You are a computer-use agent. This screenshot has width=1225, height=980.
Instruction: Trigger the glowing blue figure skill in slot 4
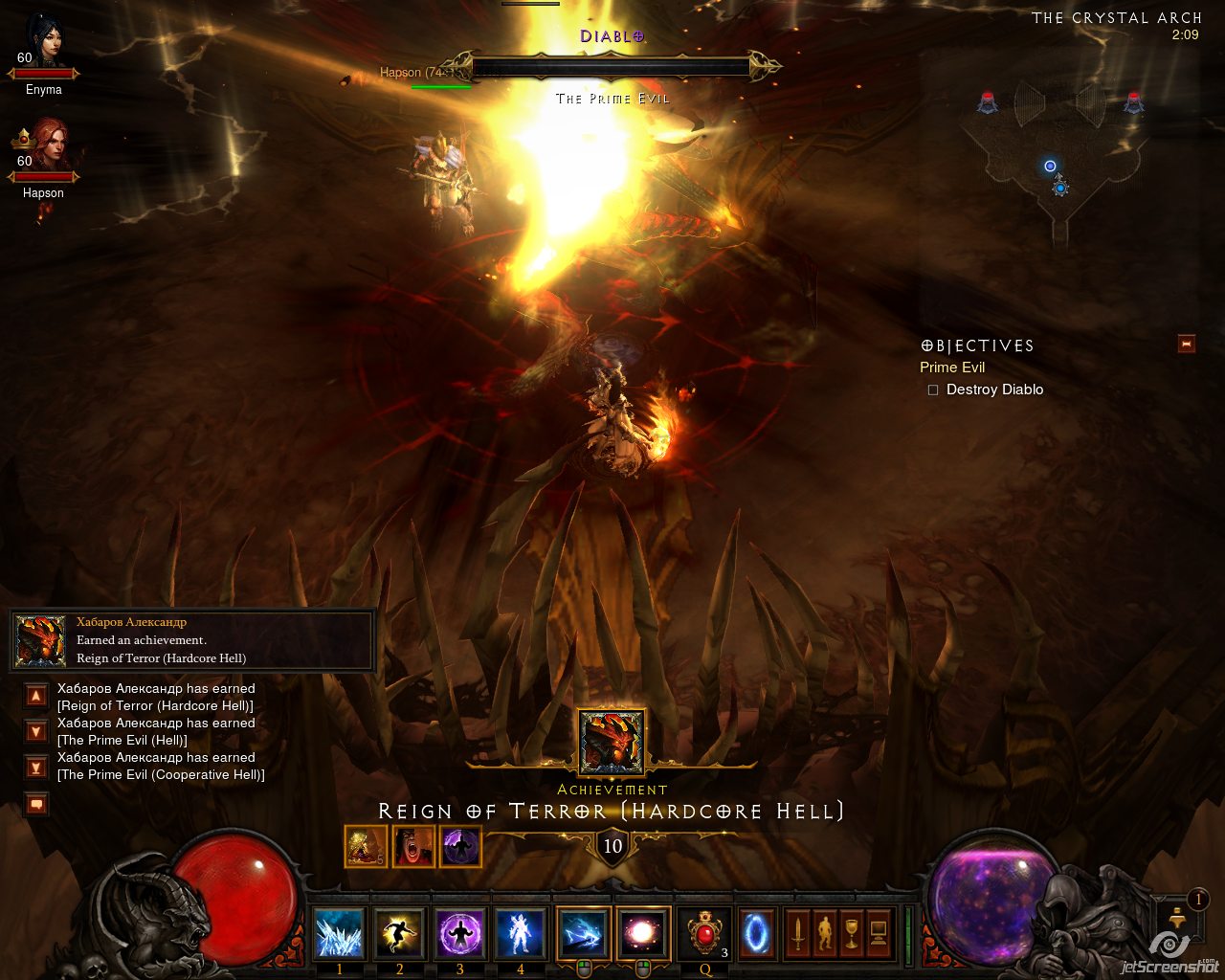coord(520,933)
